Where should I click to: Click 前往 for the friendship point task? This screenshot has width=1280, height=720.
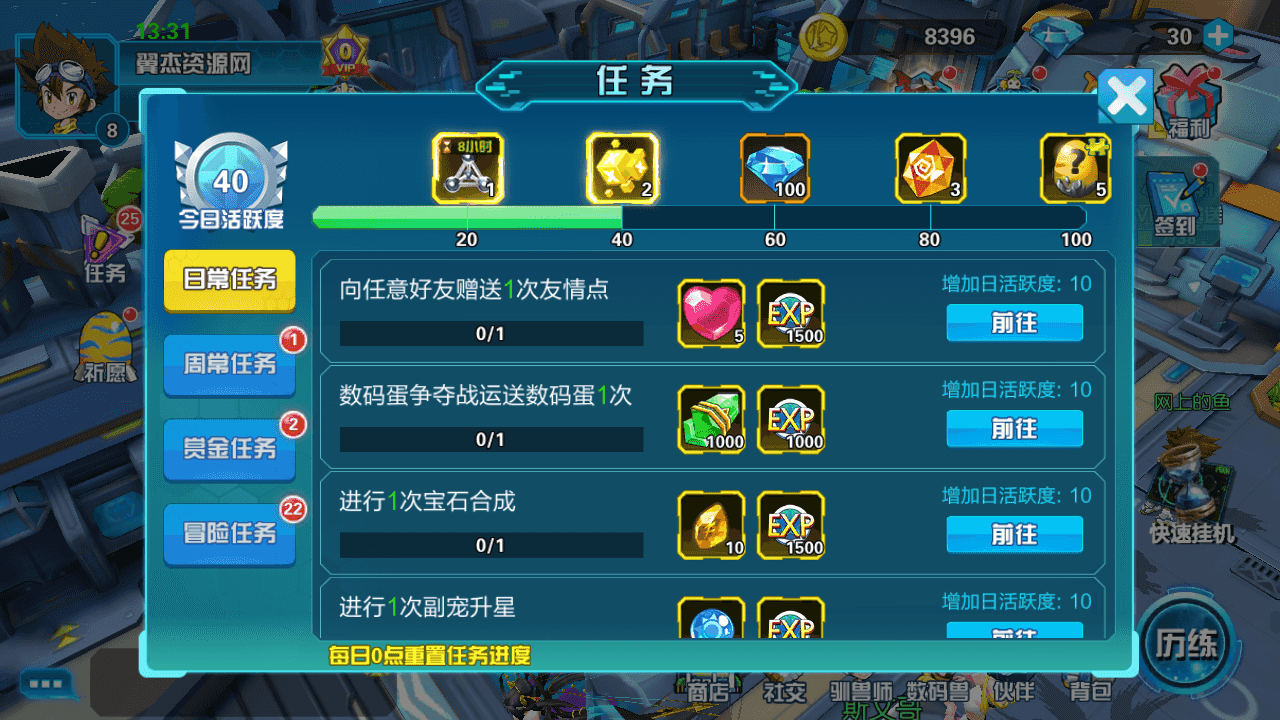1014,323
